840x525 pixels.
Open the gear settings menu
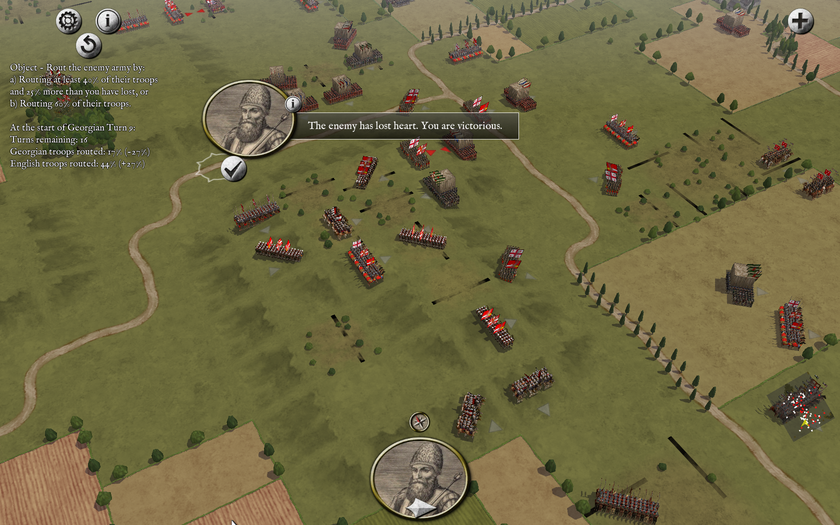coord(68,20)
